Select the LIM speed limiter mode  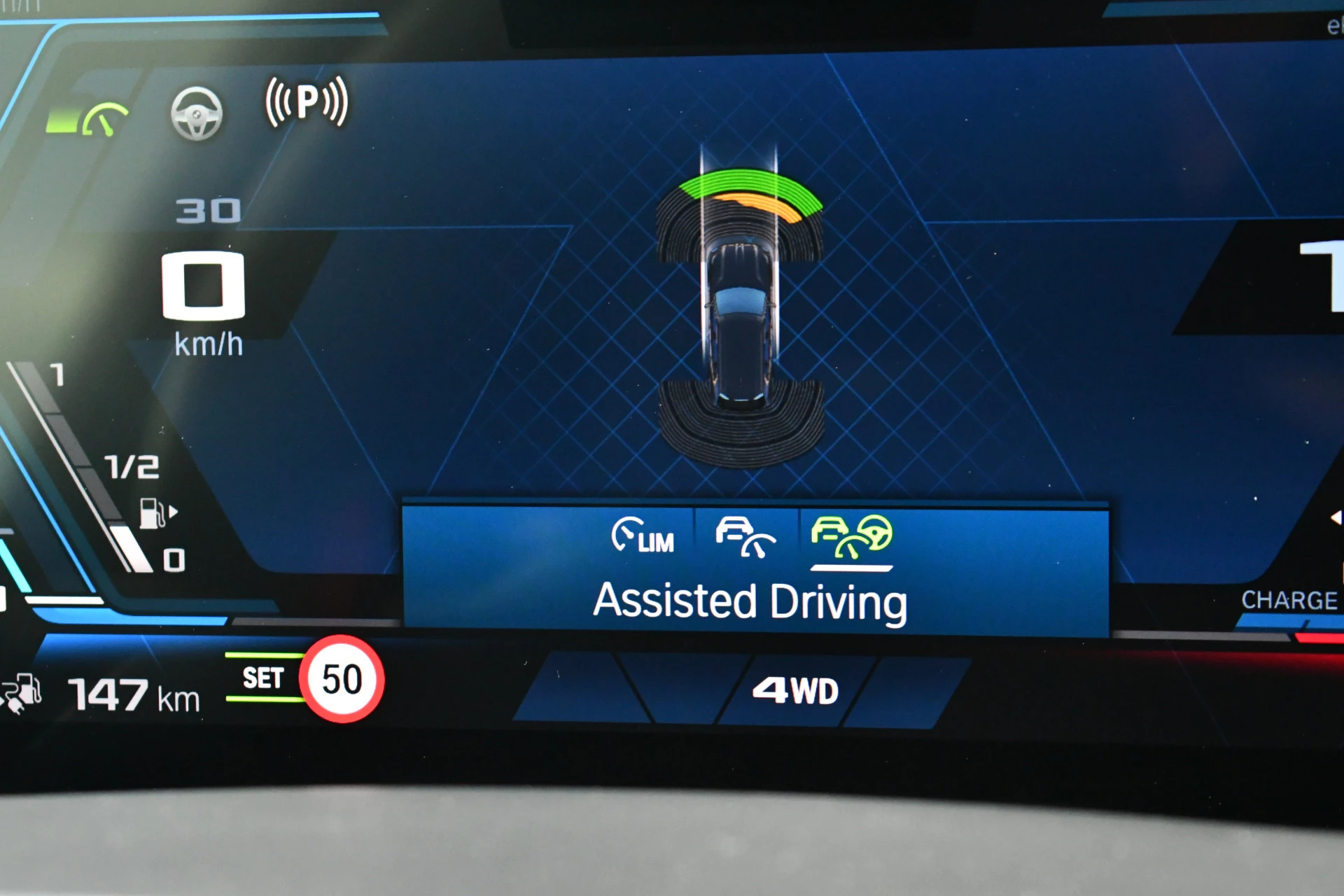tap(643, 537)
